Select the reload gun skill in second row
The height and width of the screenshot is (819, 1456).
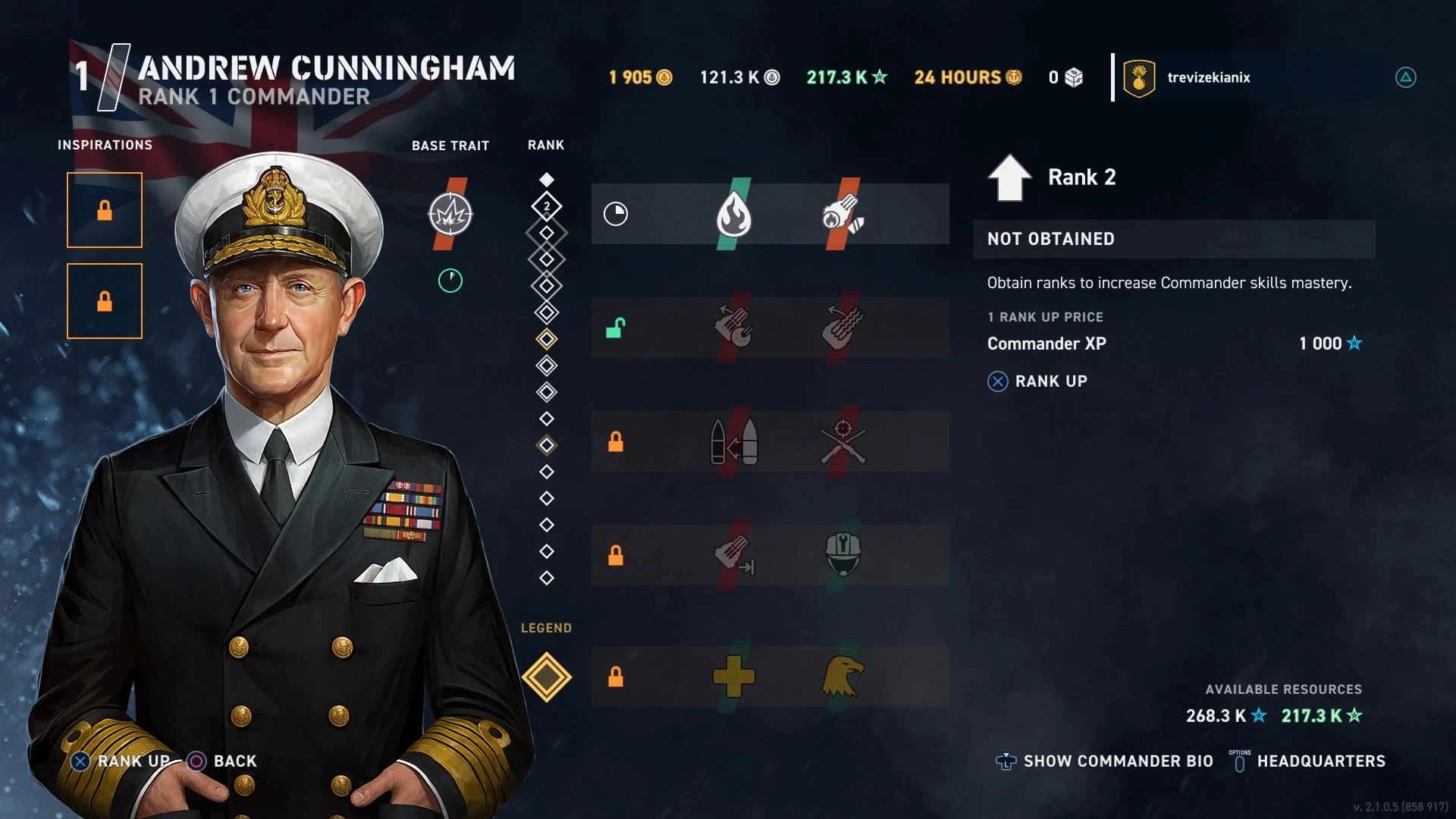(733, 327)
